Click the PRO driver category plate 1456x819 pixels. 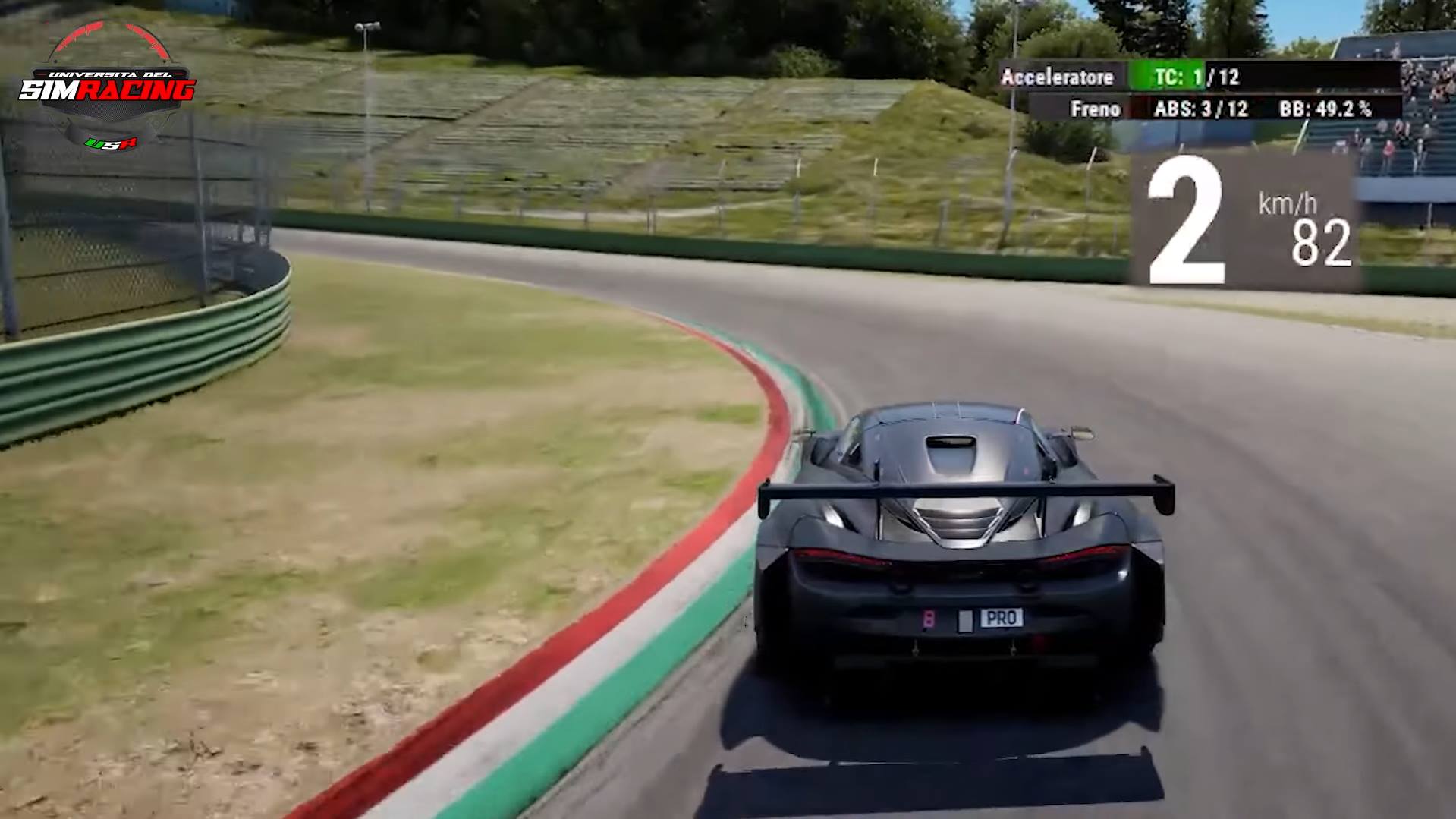click(1004, 618)
